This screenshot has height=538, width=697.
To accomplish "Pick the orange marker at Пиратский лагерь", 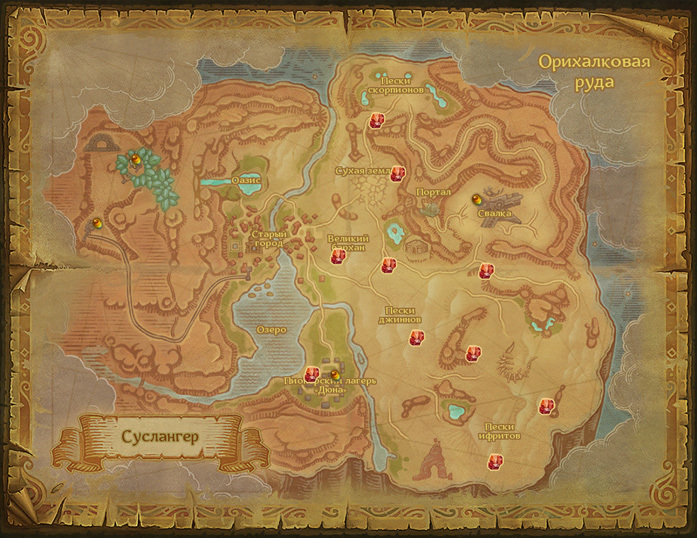I will click(x=335, y=376).
